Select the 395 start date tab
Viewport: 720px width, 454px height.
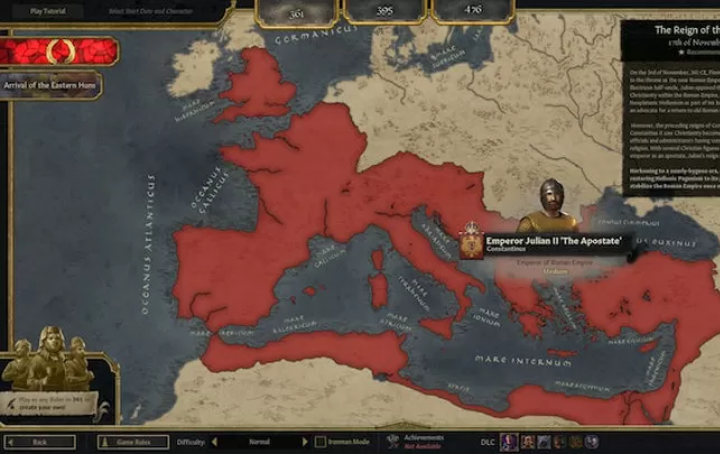pyautogui.click(x=384, y=11)
